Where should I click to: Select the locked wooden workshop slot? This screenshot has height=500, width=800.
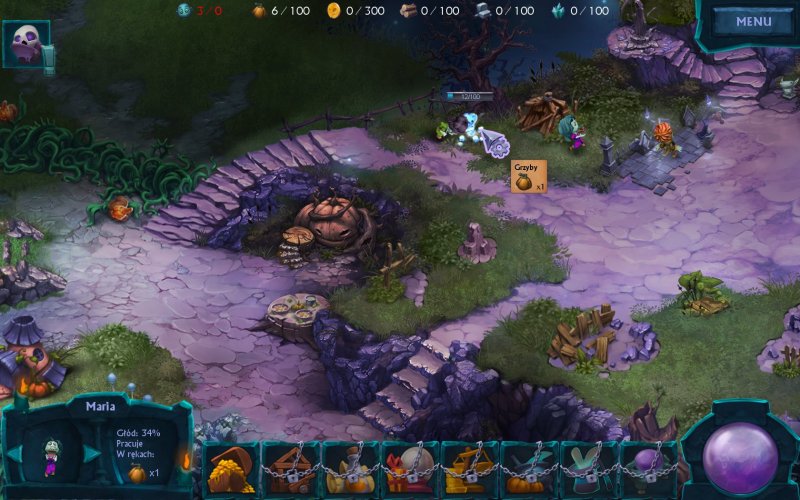(291, 470)
